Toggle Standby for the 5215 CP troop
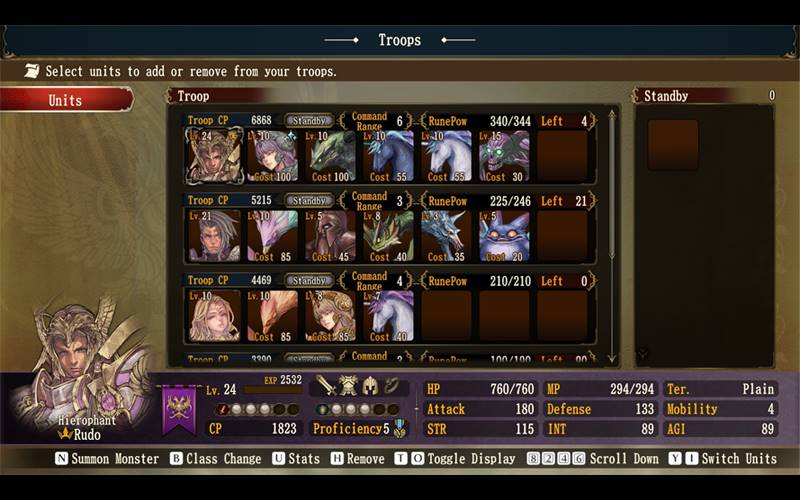 309,201
